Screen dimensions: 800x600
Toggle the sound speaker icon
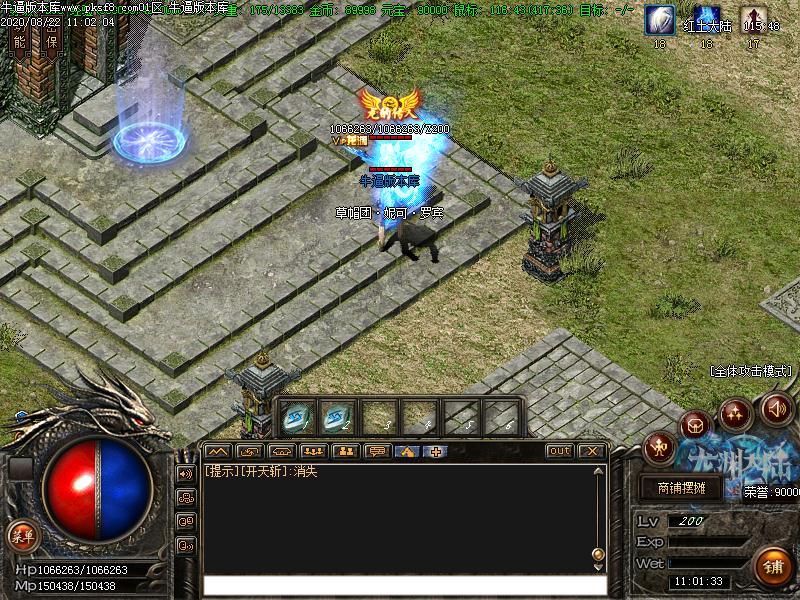point(777,408)
